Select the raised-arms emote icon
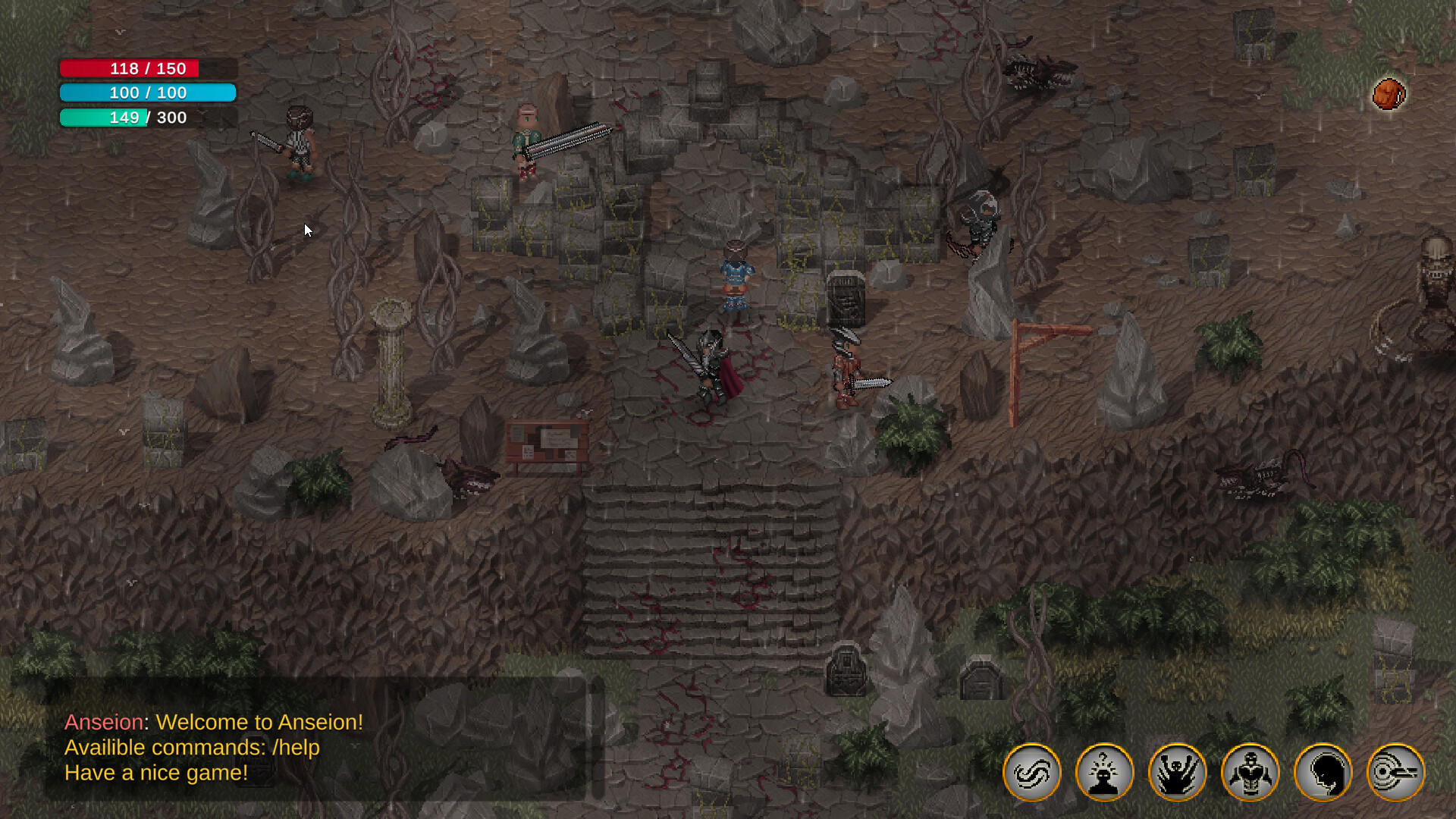The image size is (1456, 819). pyautogui.click(x=1178, y=771)
